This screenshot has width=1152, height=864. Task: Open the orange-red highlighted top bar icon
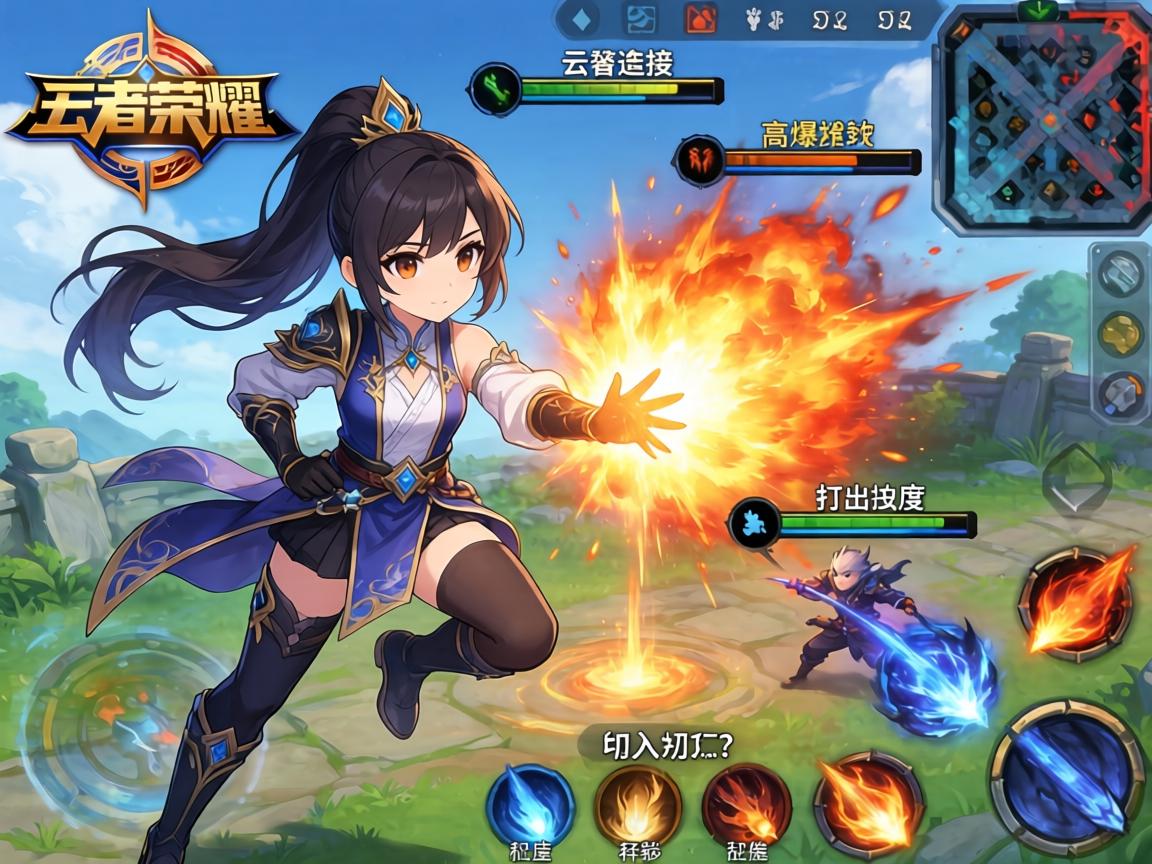699,18
